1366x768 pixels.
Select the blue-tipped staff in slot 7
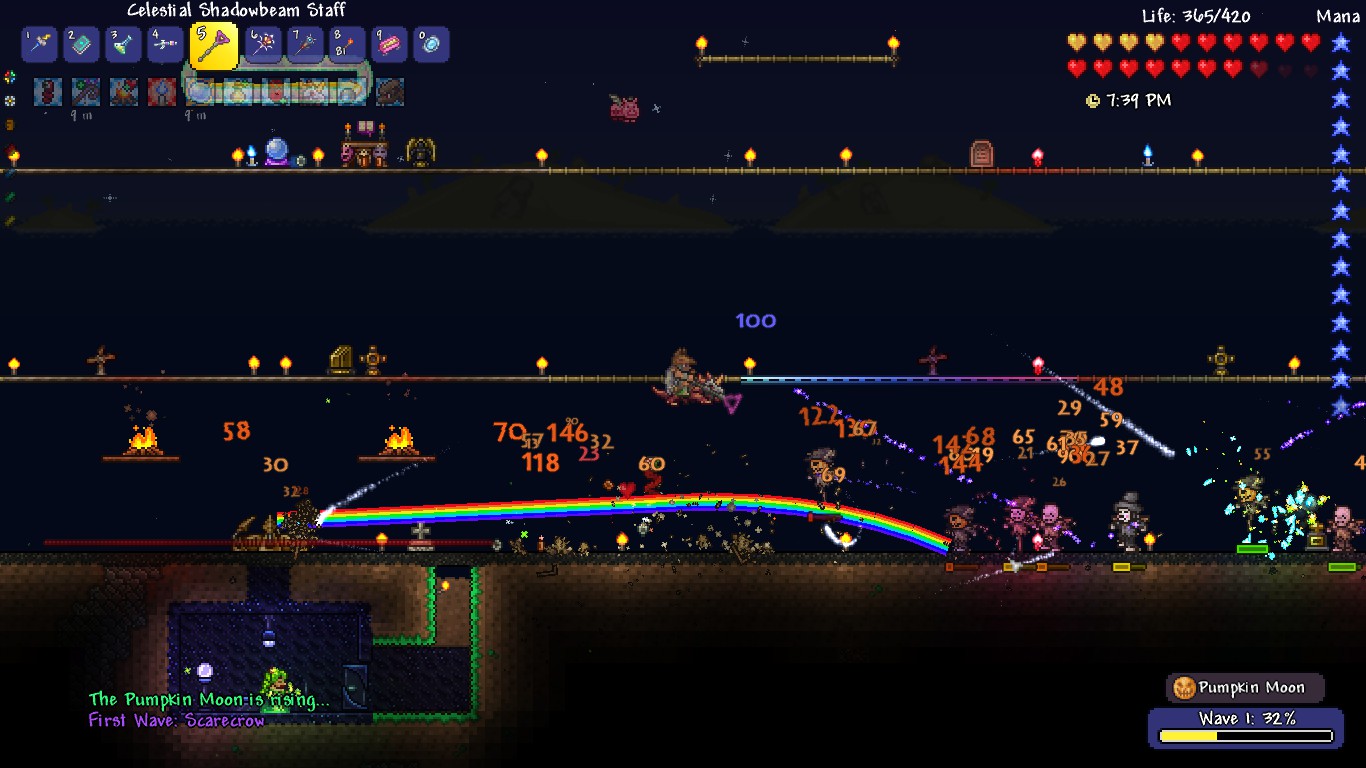[305, 45]
